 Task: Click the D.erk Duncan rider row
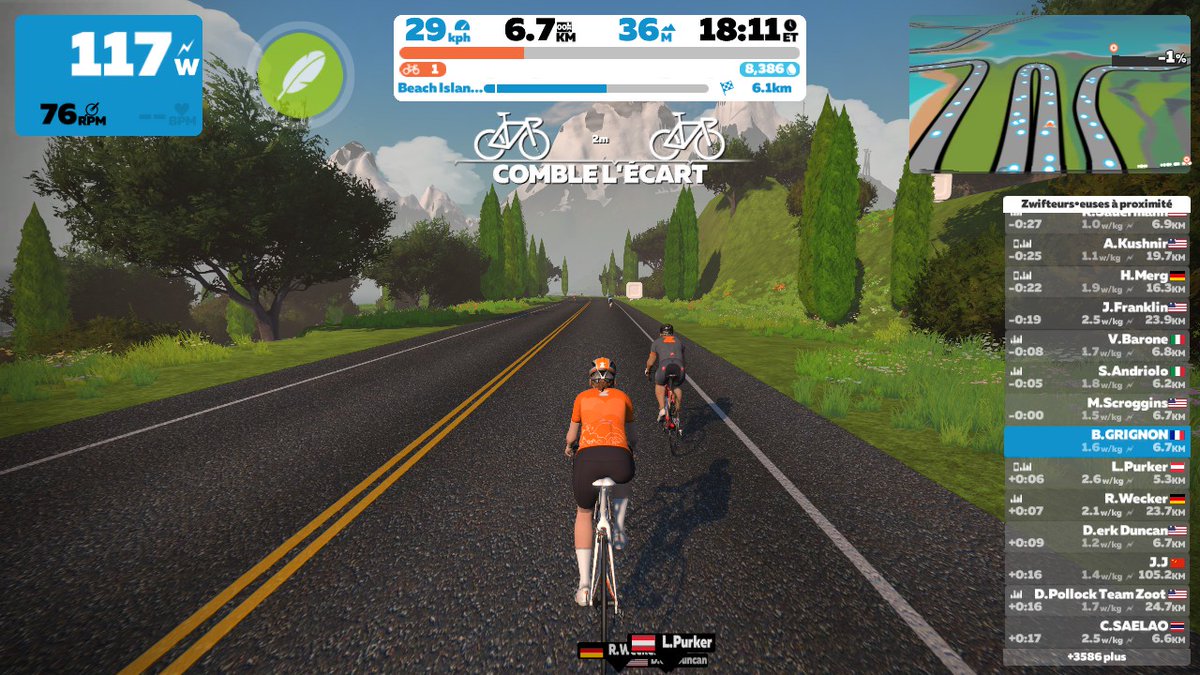point(1097,537)
